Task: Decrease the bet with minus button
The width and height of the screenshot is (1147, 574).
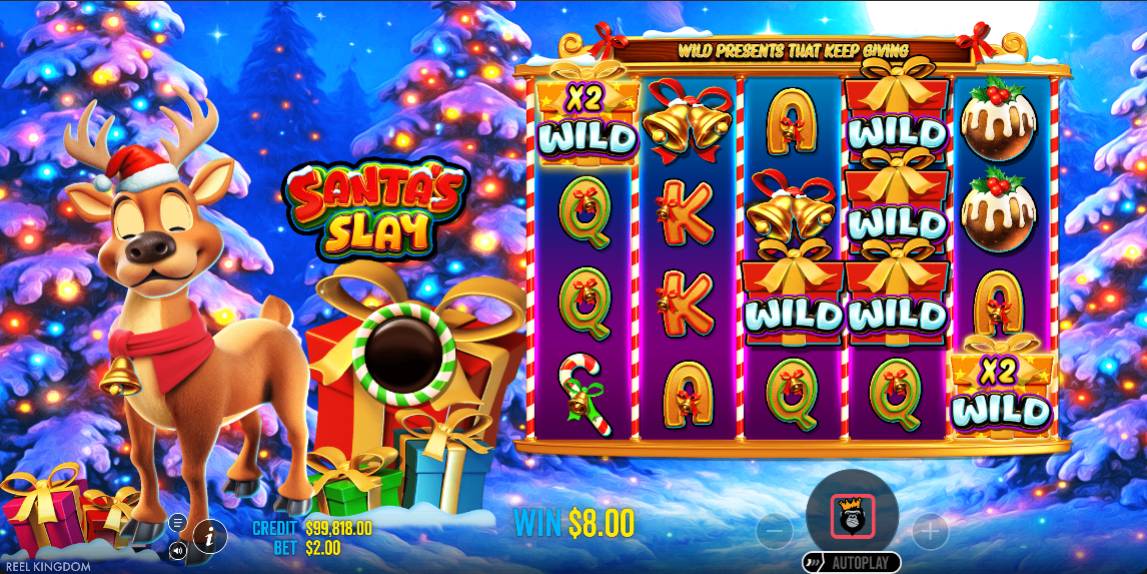Action: pyautogui.click(x=774, y=527)
